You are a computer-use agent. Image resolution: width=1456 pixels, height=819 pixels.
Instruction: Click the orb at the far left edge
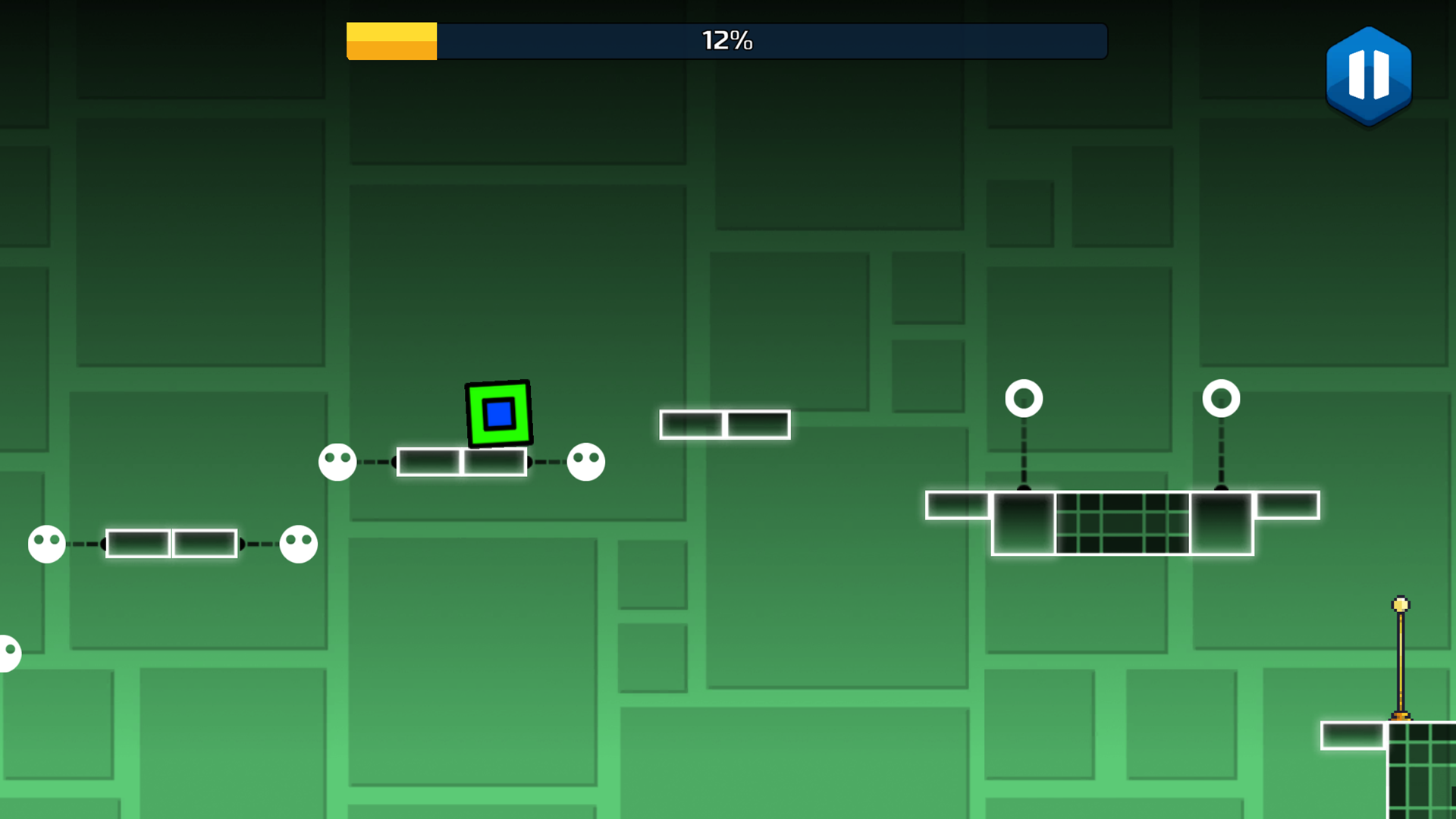[8, 652]
